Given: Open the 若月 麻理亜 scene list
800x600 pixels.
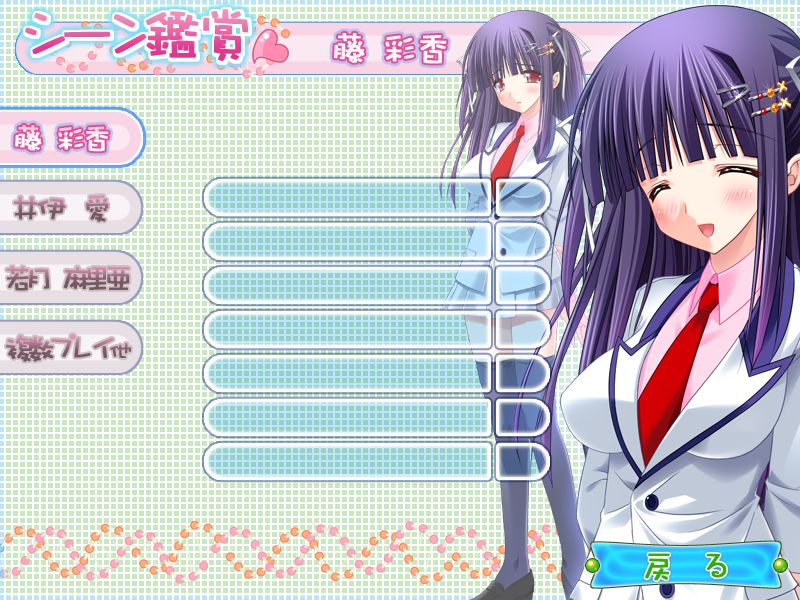Looking at the screenshot, I should (x=65, y=277).
